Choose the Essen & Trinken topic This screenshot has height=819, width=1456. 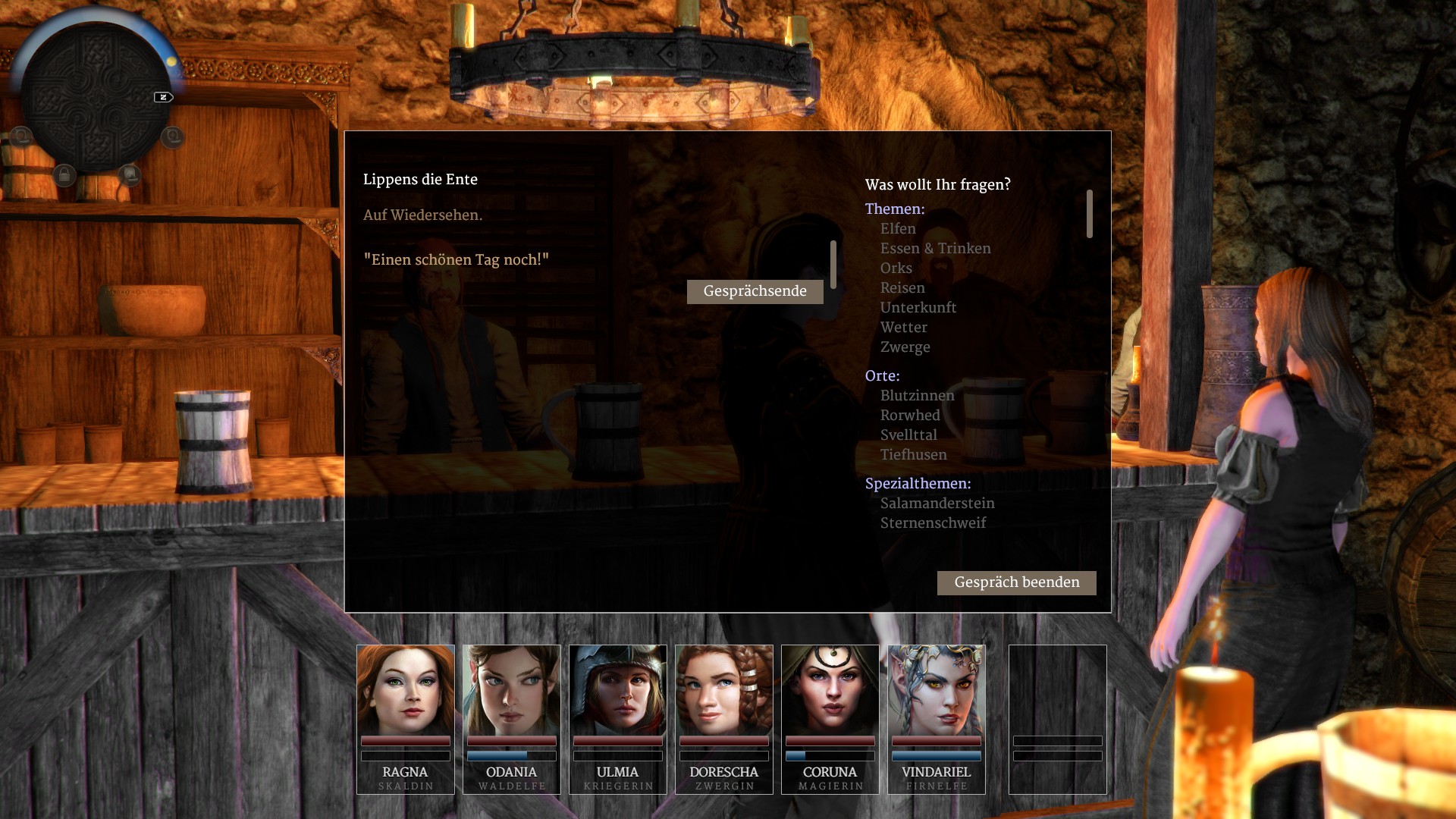click(935, 249)
